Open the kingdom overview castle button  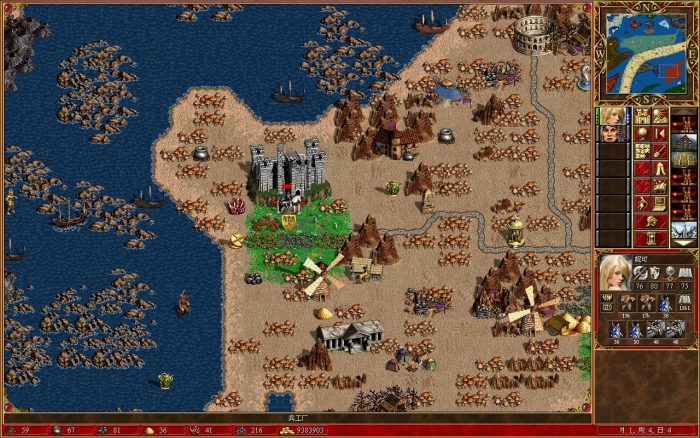[x=641, y=116]
